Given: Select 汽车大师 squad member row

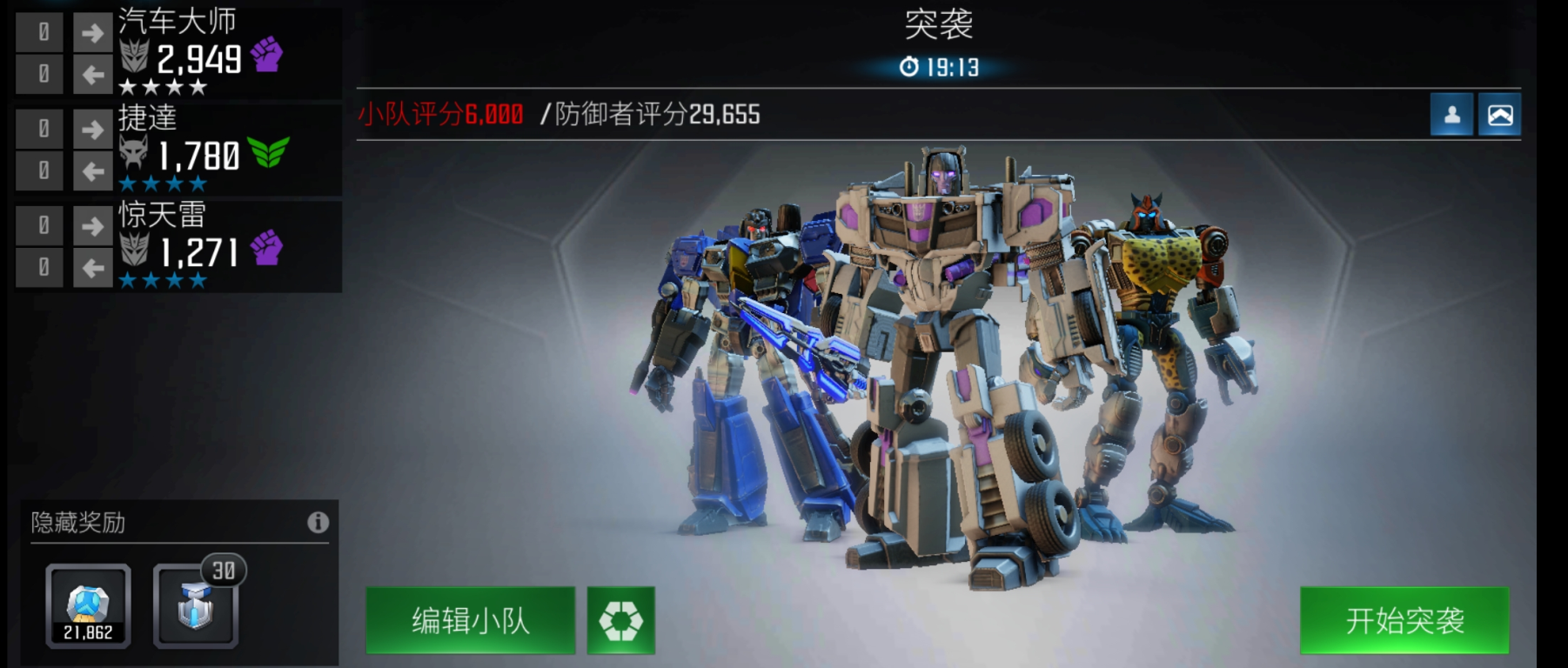Looking at the screenshot, I should [x=226, y=54].
